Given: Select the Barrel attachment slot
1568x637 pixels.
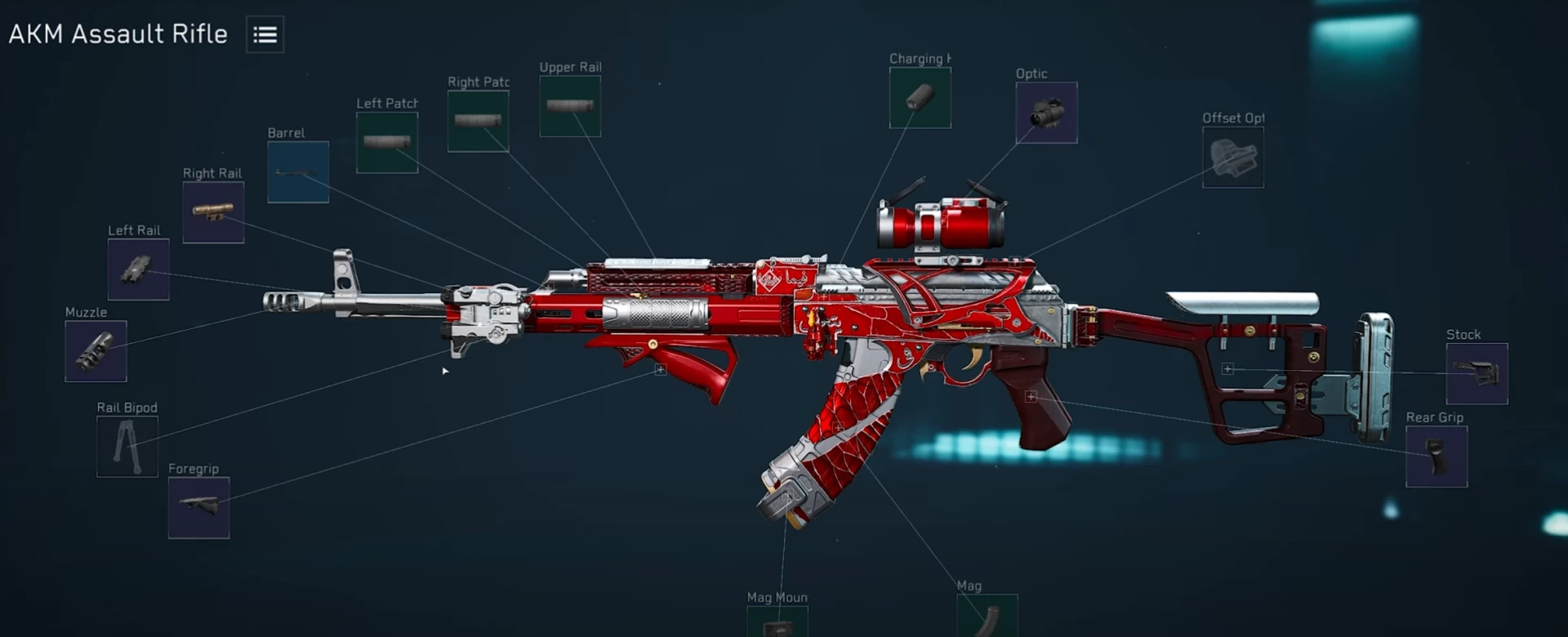Looking at the screenshot, I should point(298,172).
